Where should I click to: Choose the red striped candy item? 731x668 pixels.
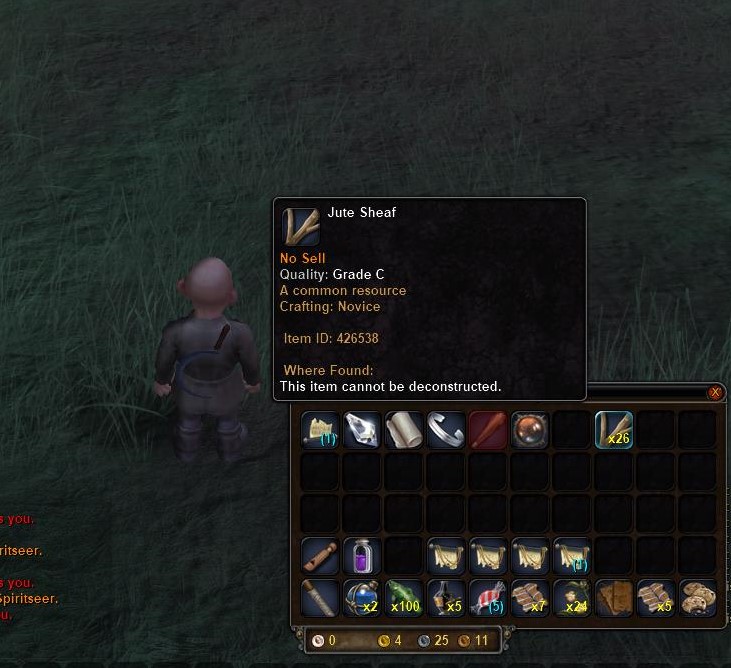(487, 598)
